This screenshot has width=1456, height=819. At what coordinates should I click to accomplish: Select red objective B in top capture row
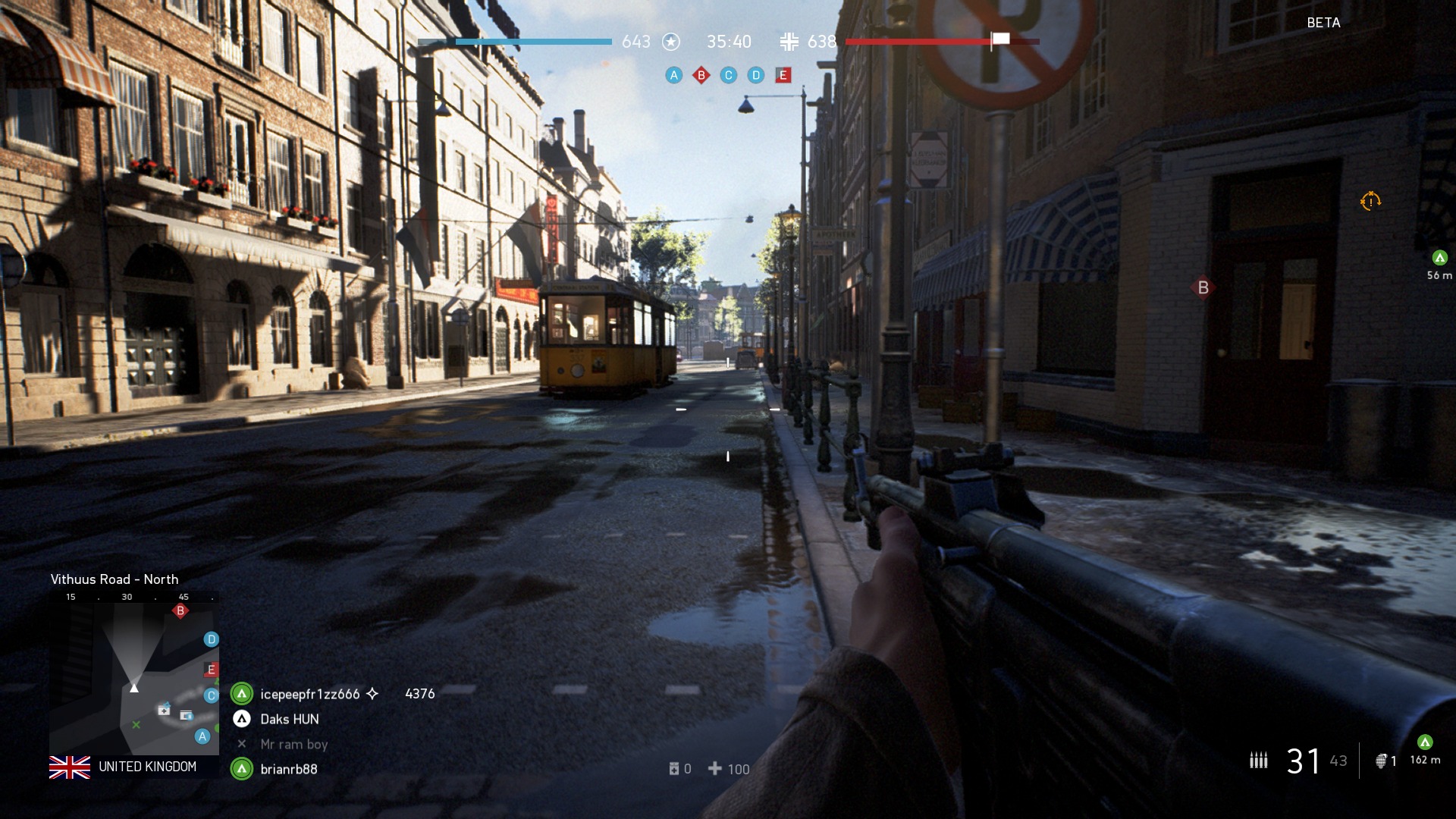click(701, 75)
